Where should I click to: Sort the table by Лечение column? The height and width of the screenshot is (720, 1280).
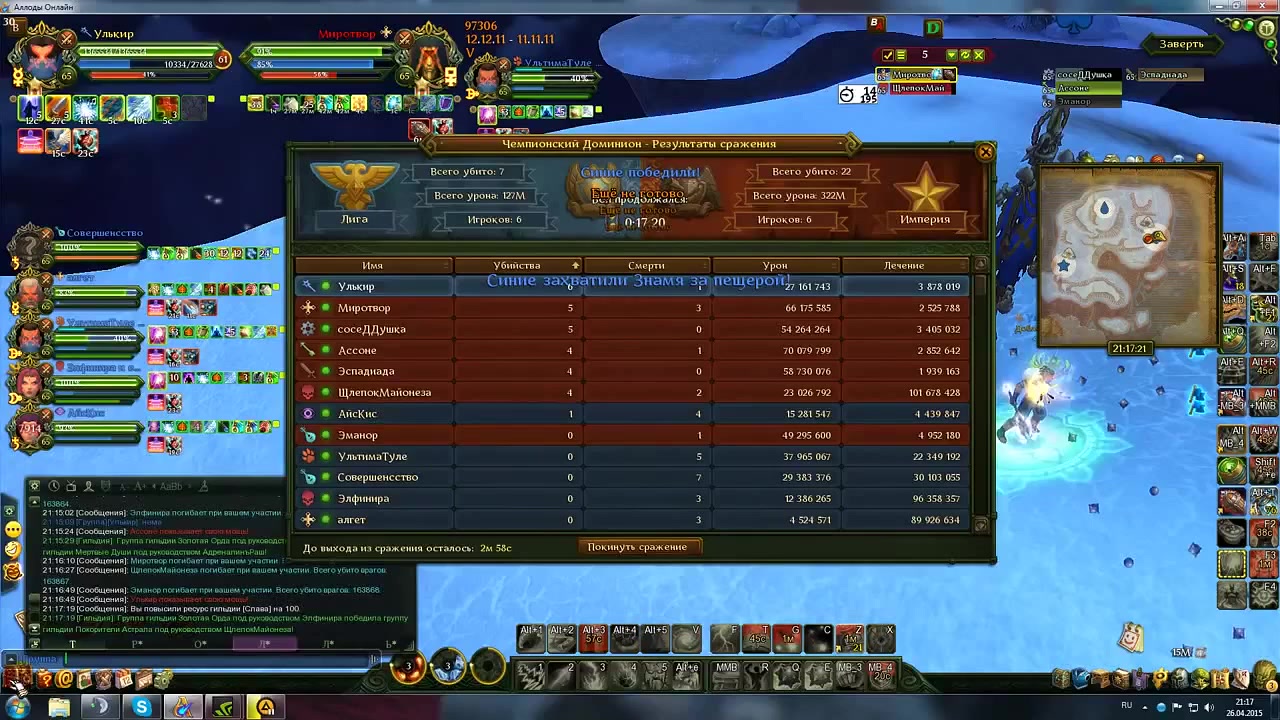tap(904, 265)
